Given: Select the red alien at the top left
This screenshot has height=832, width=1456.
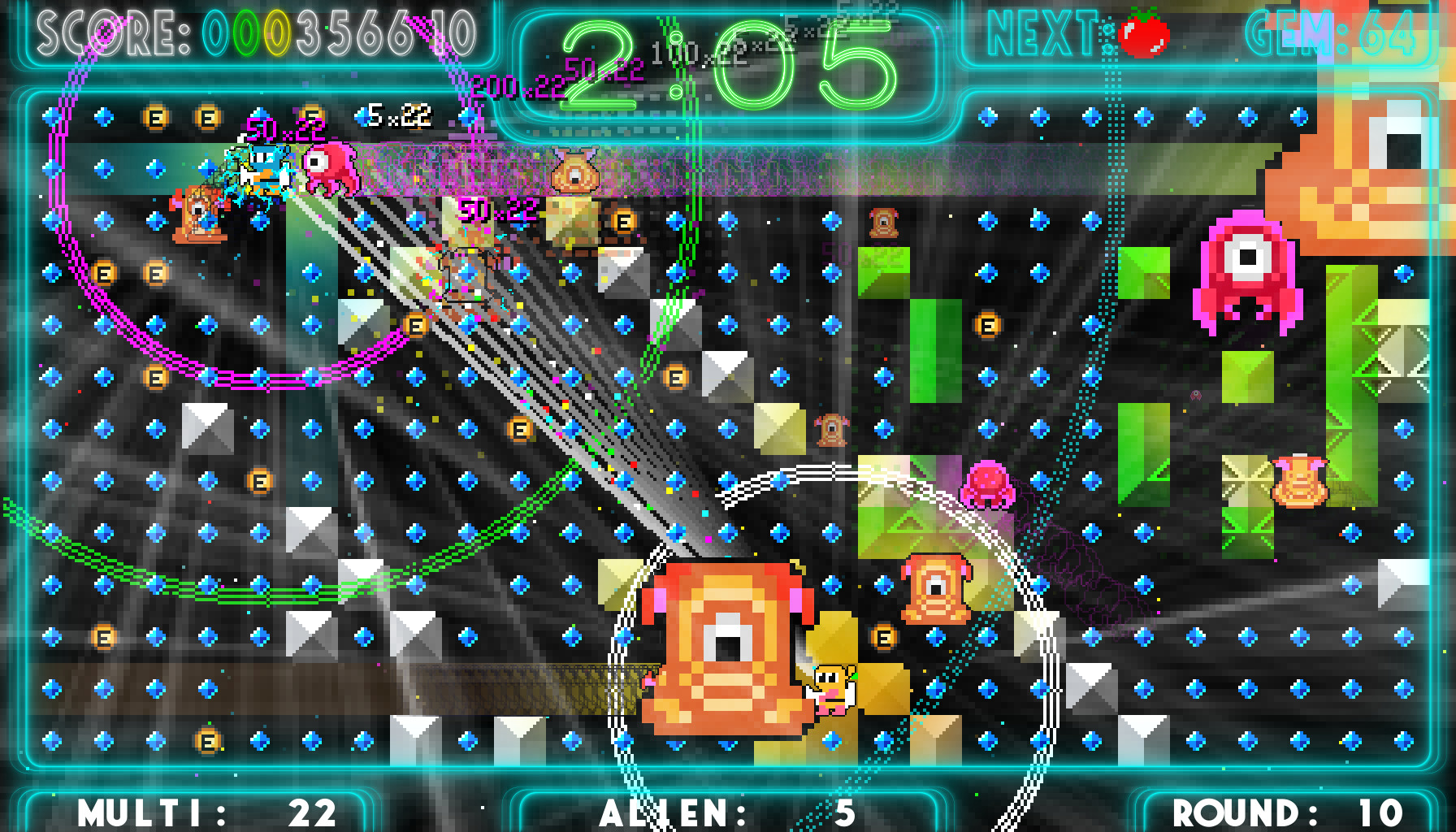Looking at the screenshot, I should click(x=328, y=169).
